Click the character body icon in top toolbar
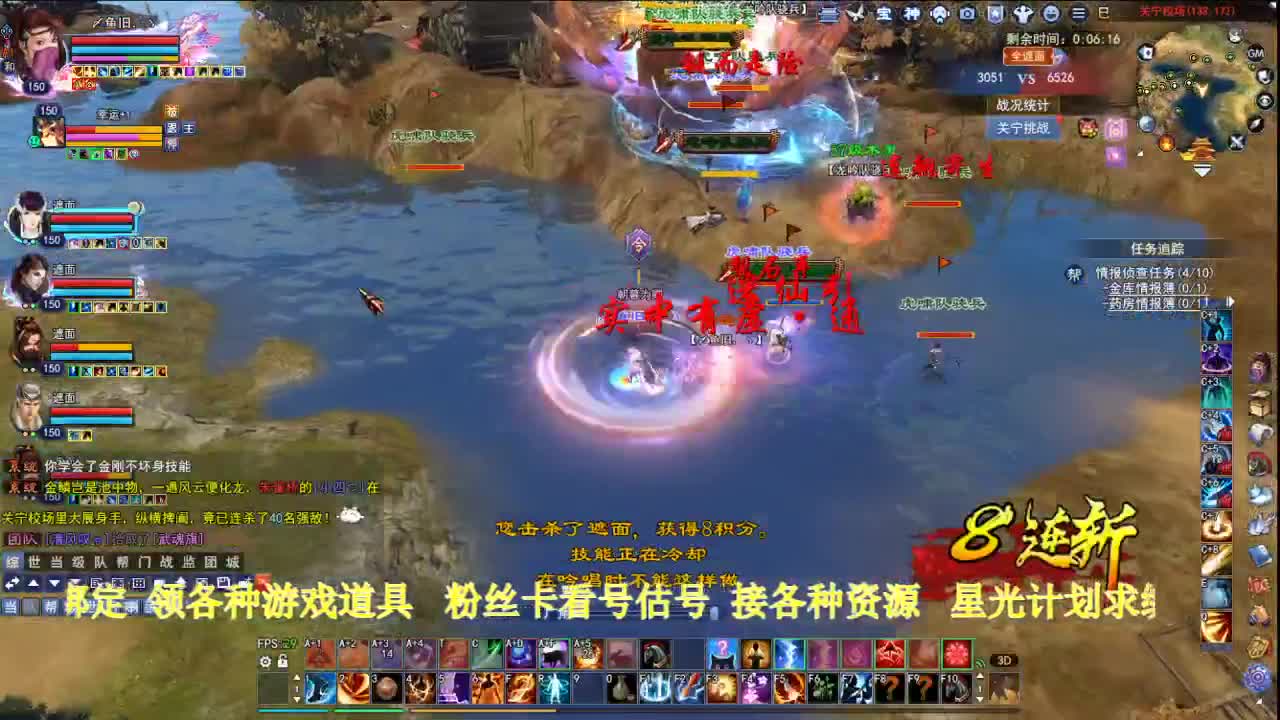This screenshot has height=720, width=1280. point(1024,14)
